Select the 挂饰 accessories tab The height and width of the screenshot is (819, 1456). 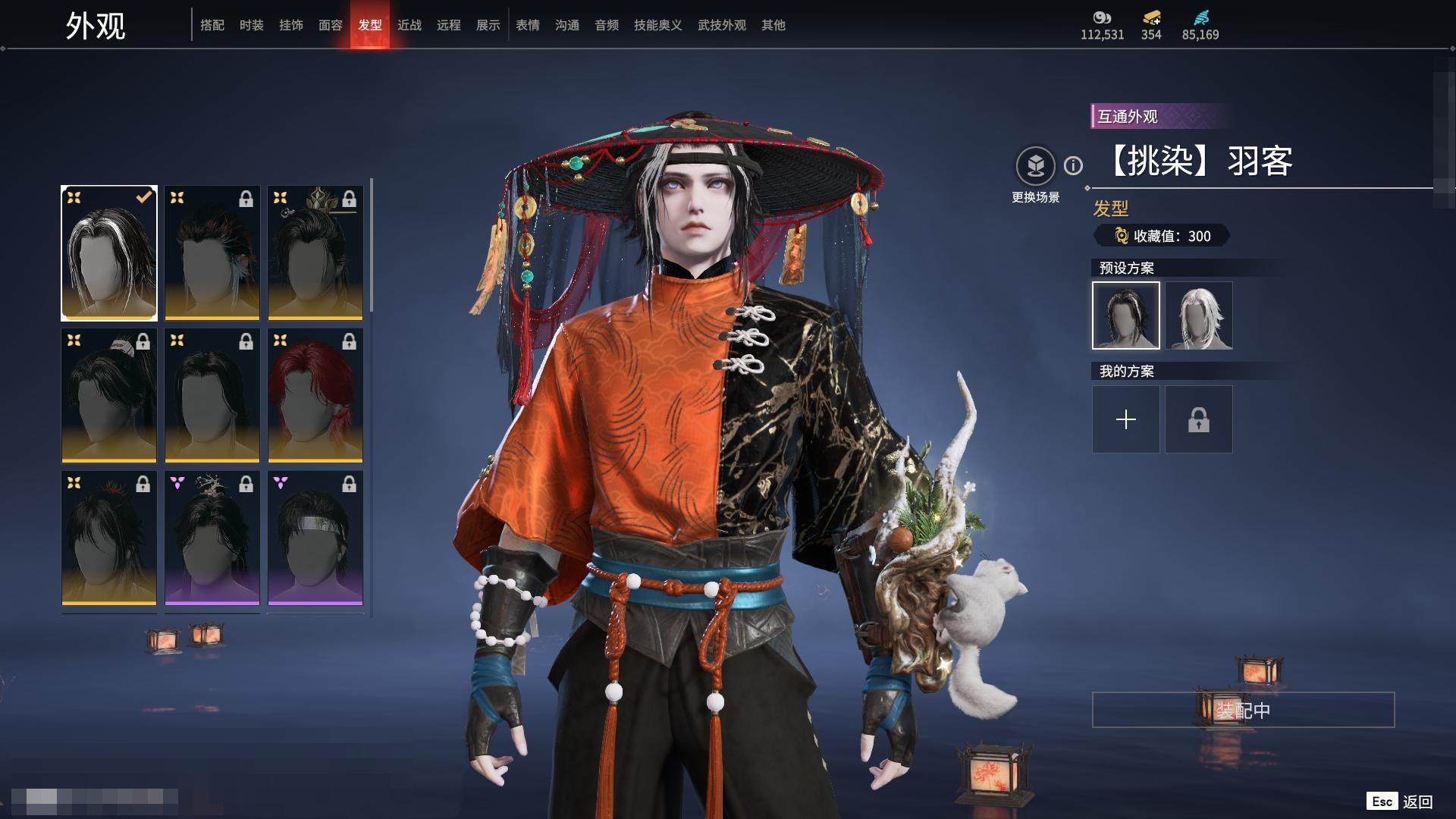(291, 25)
